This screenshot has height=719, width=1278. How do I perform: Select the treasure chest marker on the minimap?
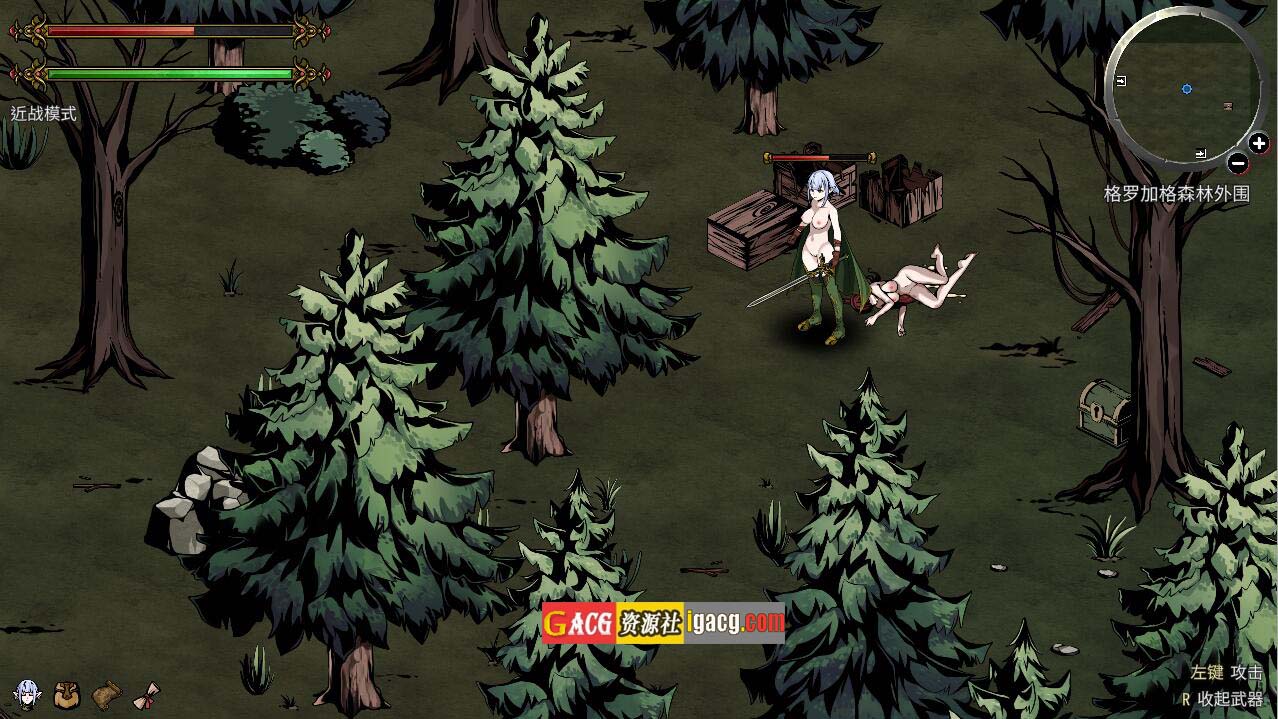(x=1228, y=106)
